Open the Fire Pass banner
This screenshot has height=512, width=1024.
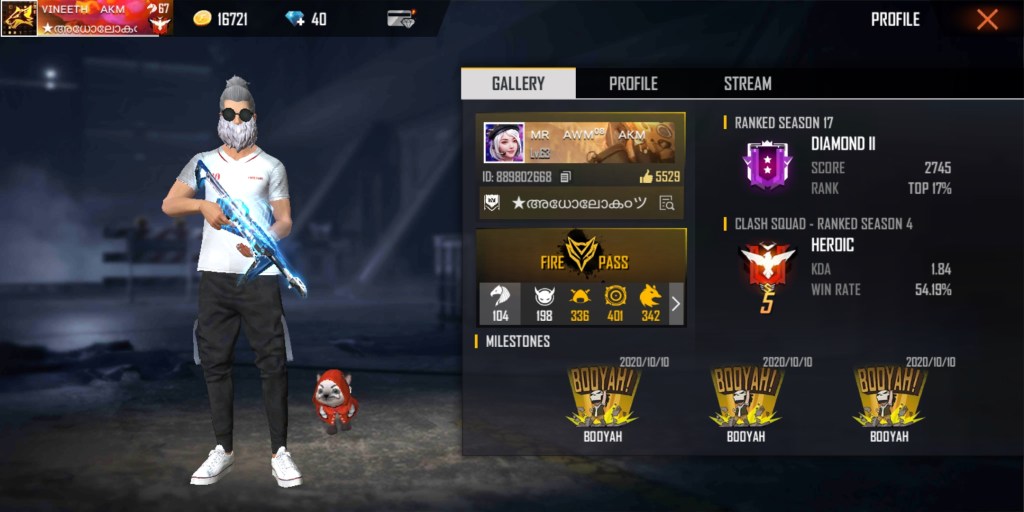(581, 255)
